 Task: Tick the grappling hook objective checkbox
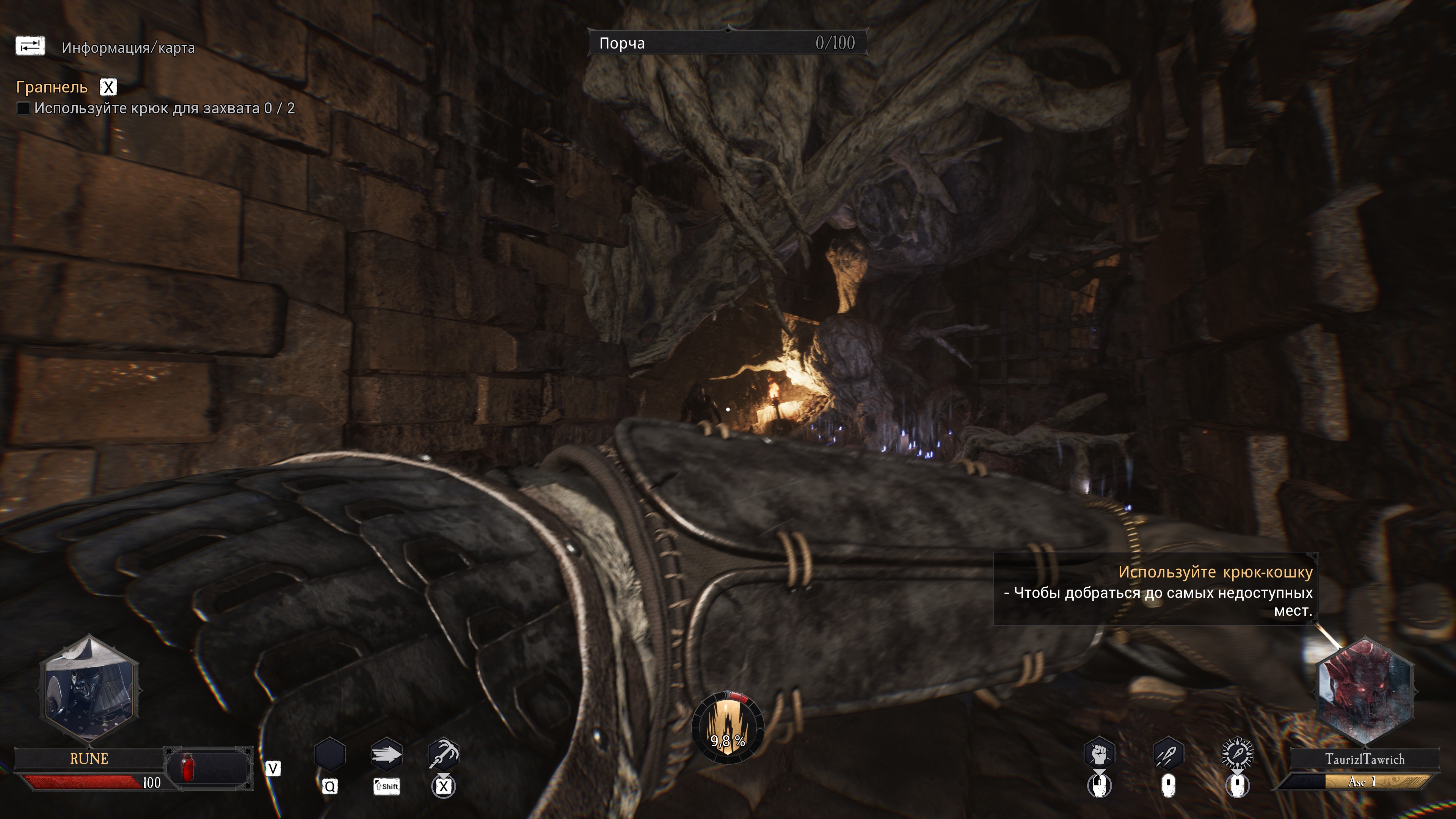[23, 108]
